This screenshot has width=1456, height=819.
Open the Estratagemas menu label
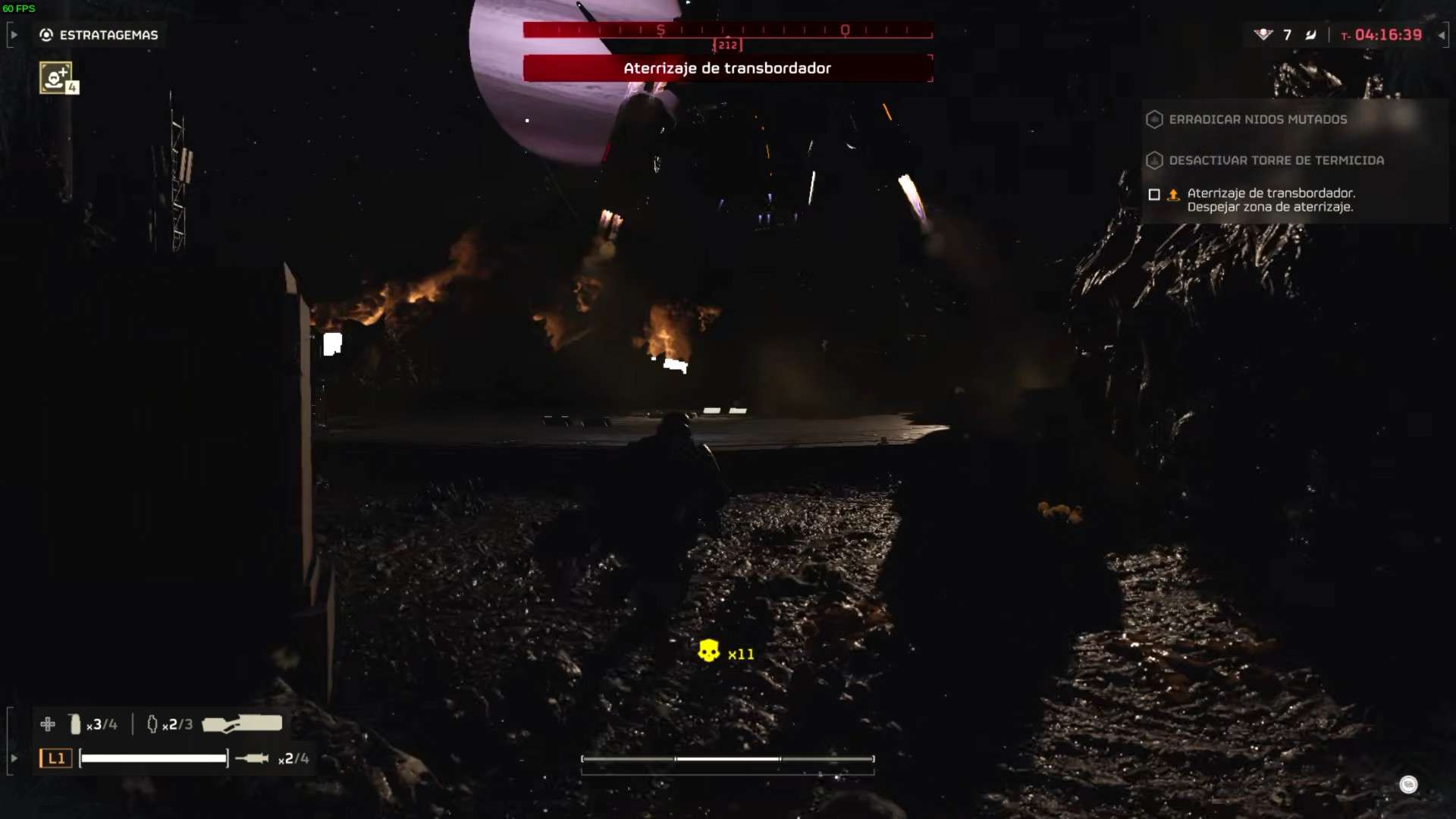[108, 34]
